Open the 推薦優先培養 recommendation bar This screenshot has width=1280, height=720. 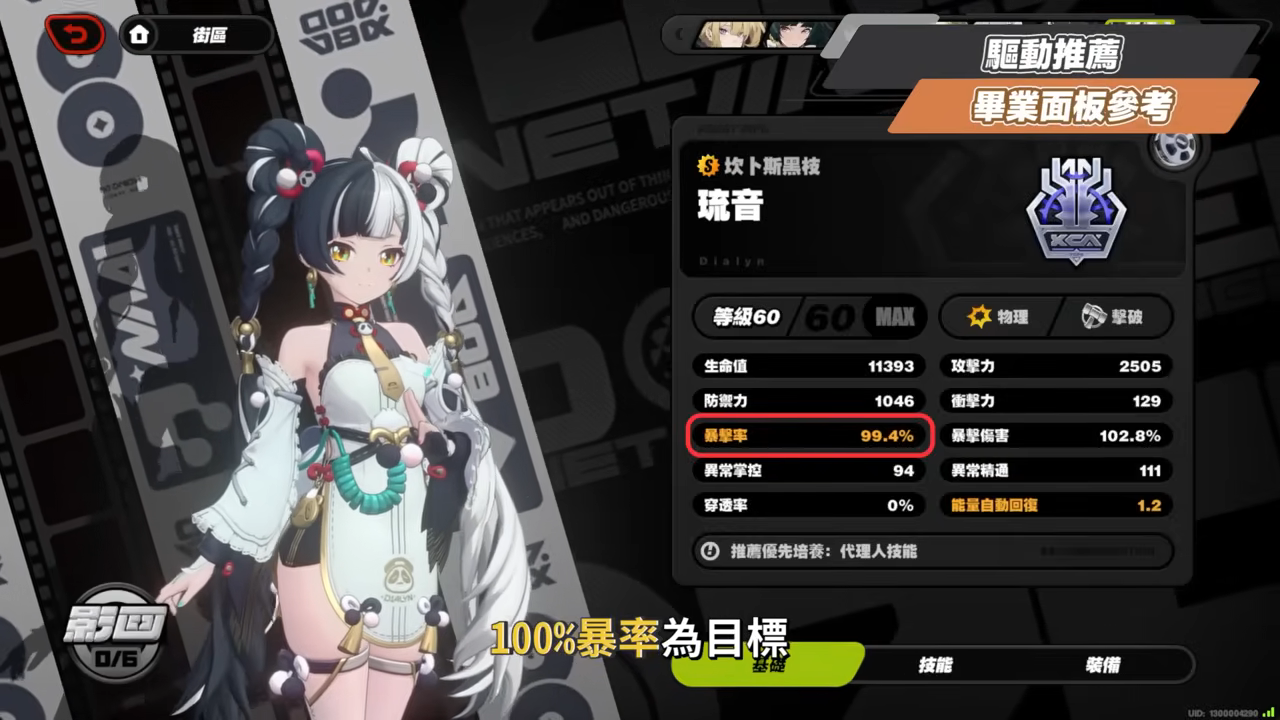point(930,552)
